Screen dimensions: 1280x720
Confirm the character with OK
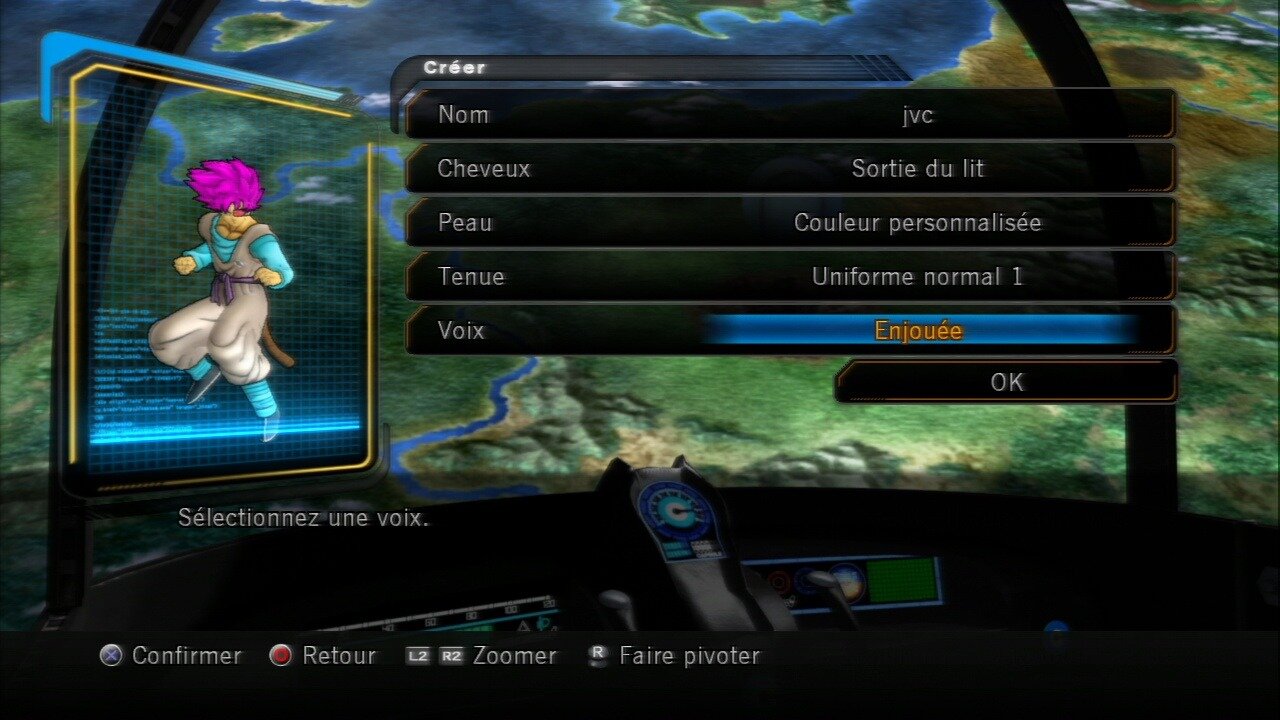tap(1006, 382)
